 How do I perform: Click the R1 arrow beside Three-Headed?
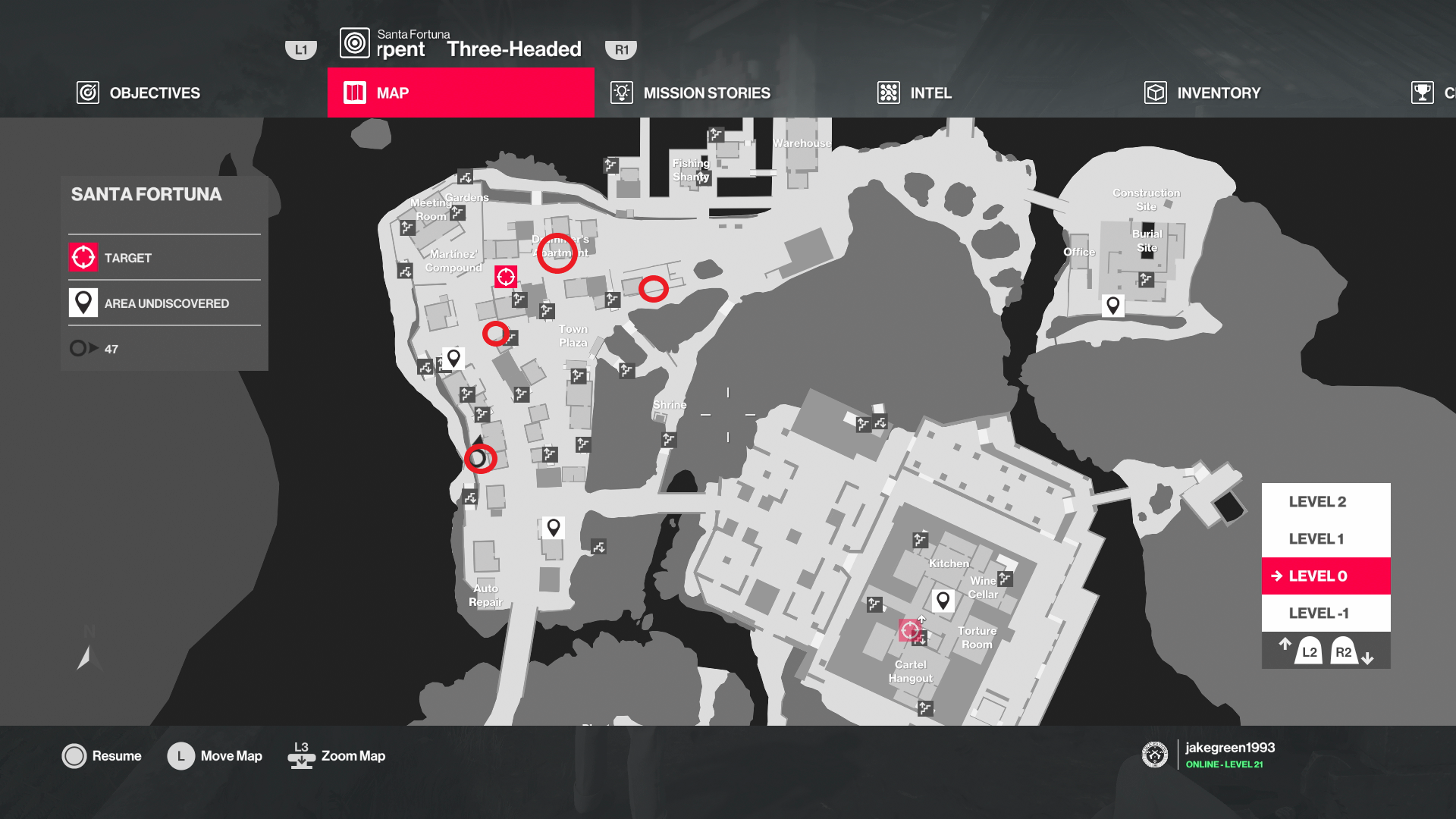[x=622, y=49]
